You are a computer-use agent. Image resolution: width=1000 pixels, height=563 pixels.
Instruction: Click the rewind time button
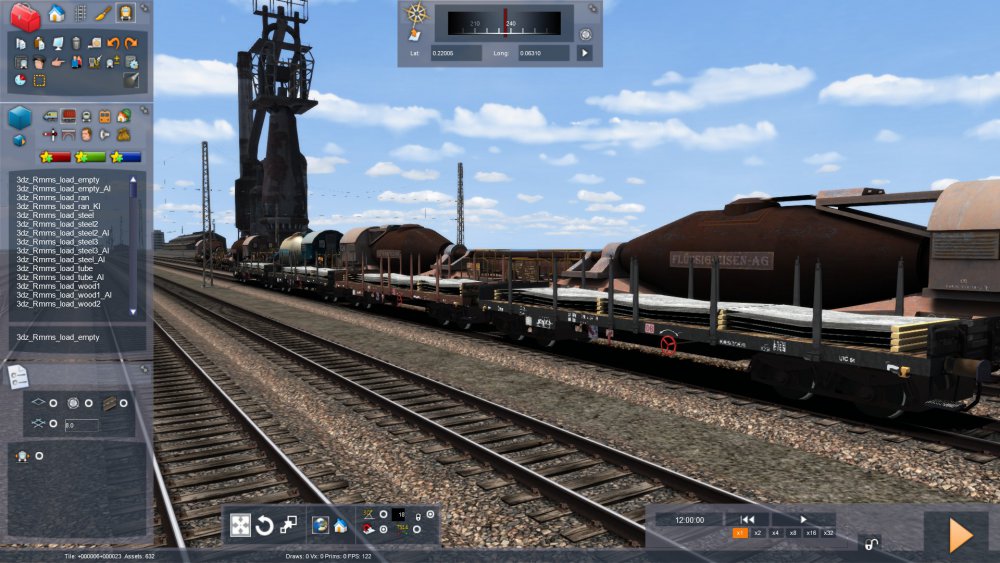[x=747, y=519]
